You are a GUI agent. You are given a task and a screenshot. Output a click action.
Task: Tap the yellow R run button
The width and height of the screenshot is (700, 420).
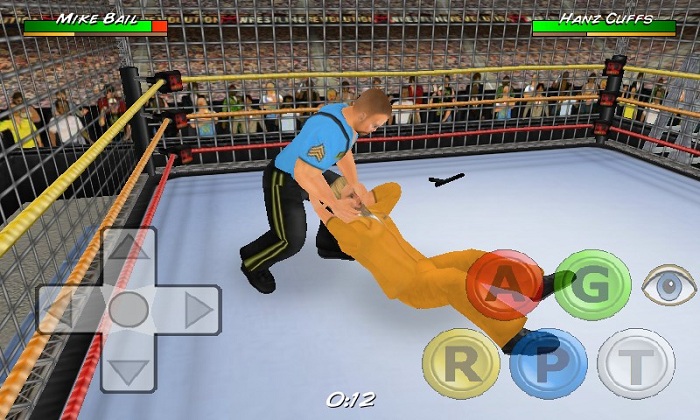tap(460, 363)
